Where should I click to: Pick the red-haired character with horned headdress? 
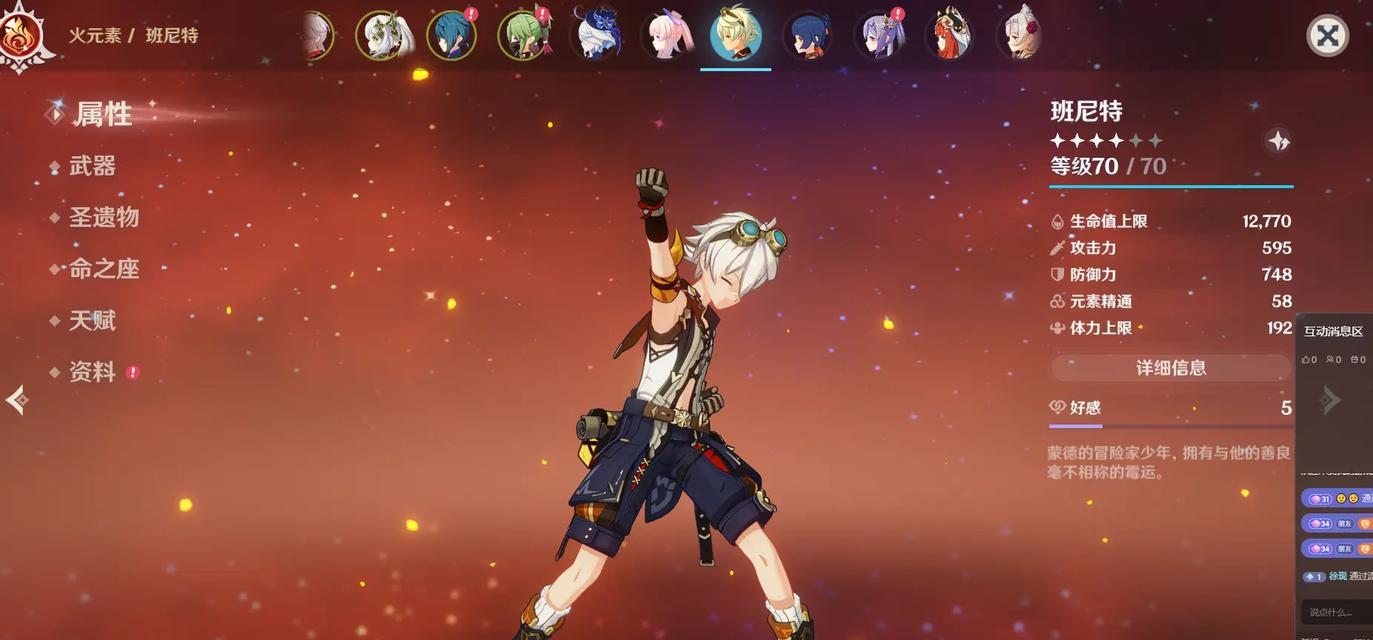click(x=949, y=36)
